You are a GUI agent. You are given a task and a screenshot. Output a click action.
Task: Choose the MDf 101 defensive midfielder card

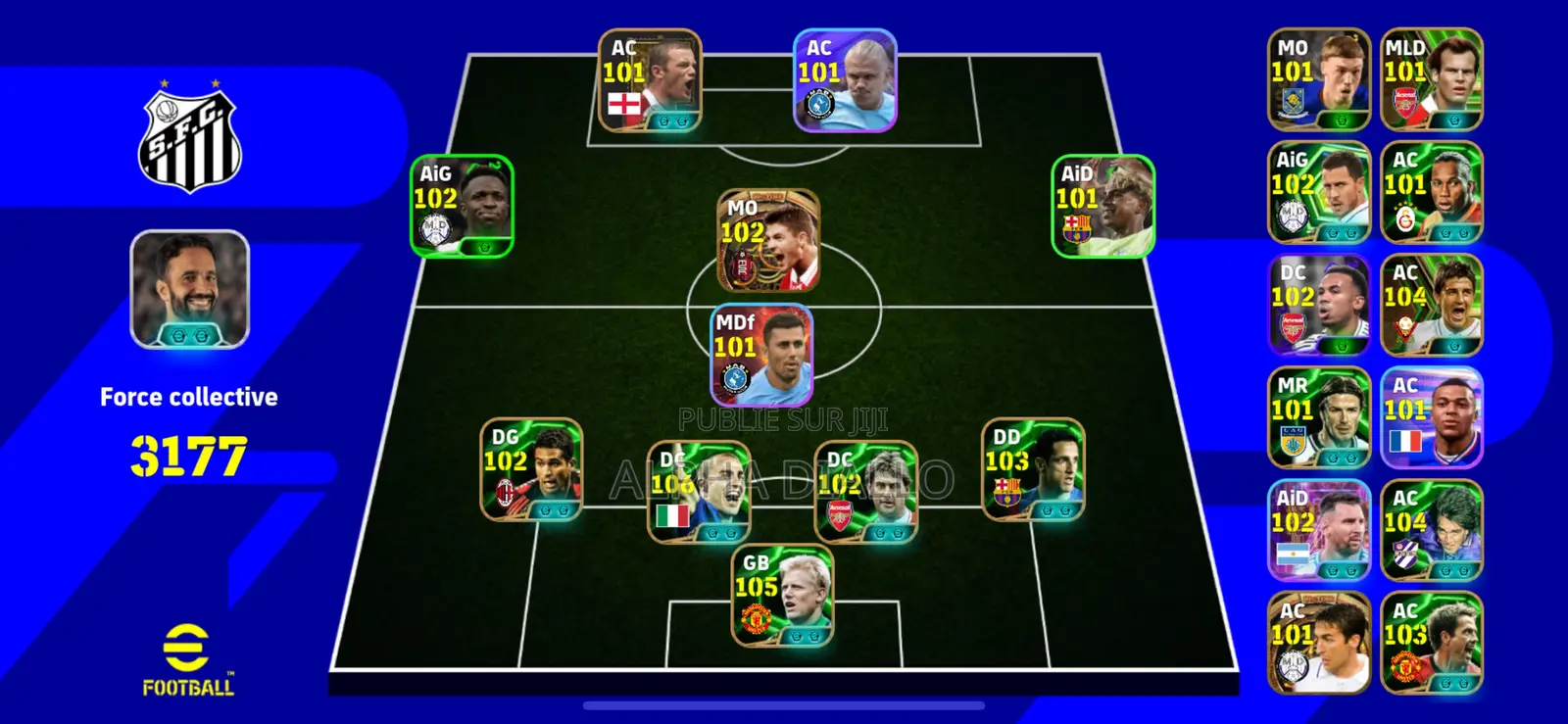click(x=761, y=355)
